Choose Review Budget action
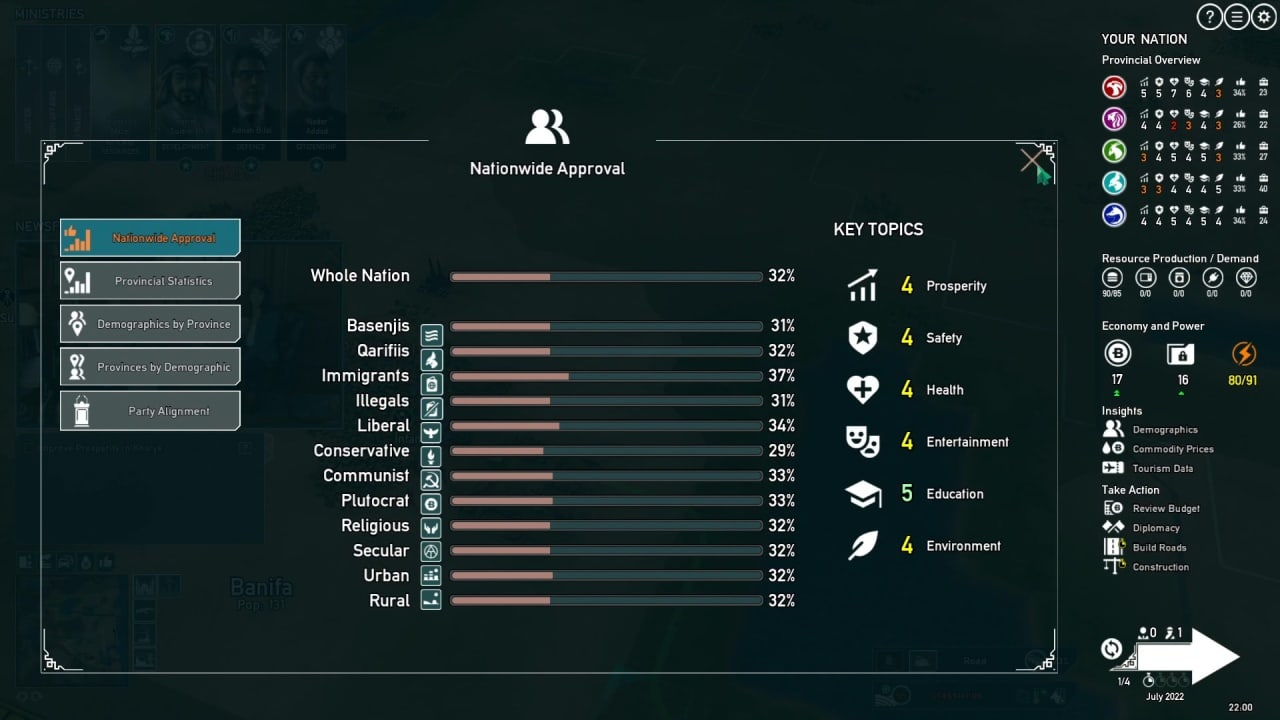Viewport: 1280px width, 720px height. point(1165,509)
